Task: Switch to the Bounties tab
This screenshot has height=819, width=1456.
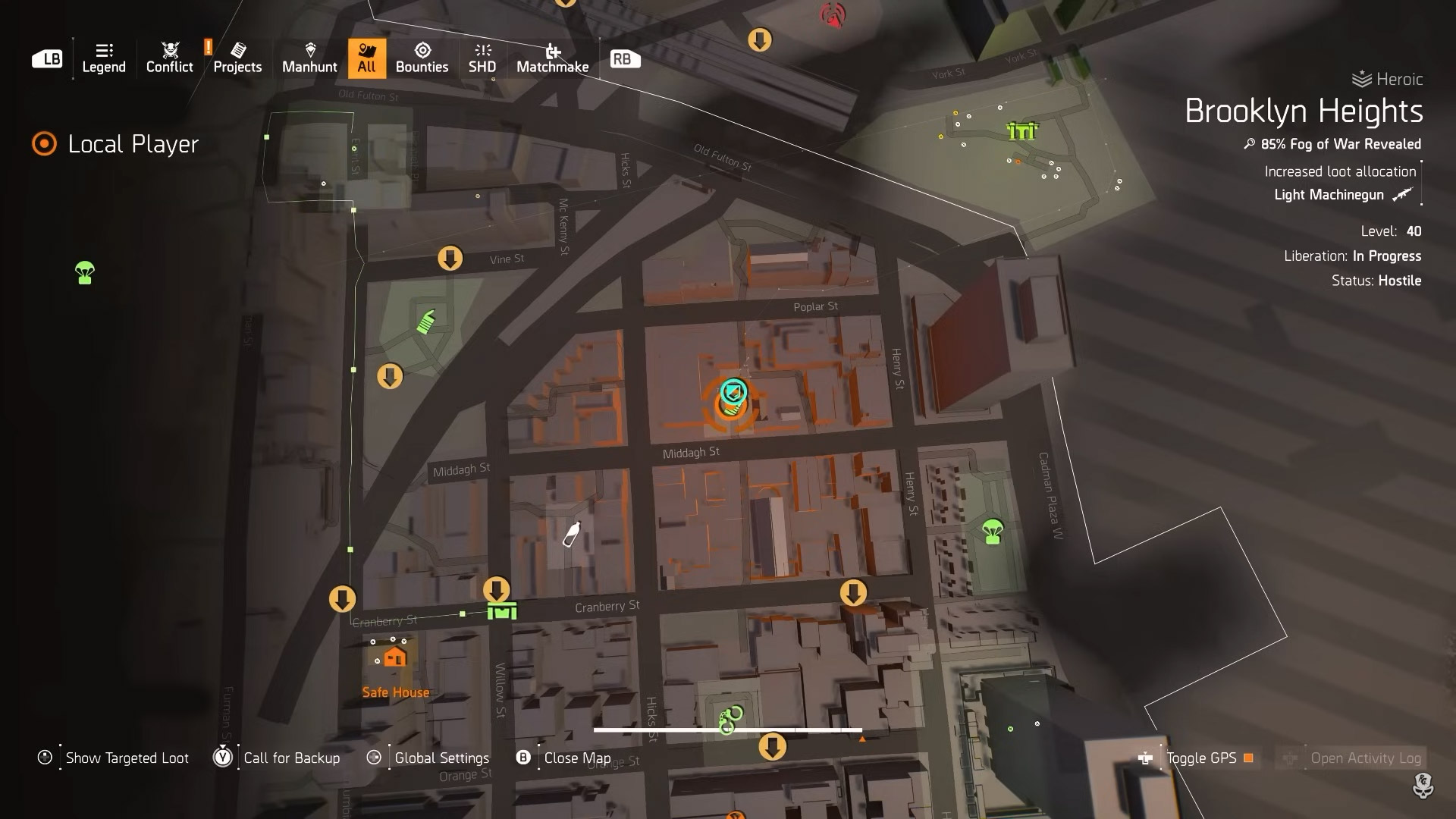Action: (422, 58)
